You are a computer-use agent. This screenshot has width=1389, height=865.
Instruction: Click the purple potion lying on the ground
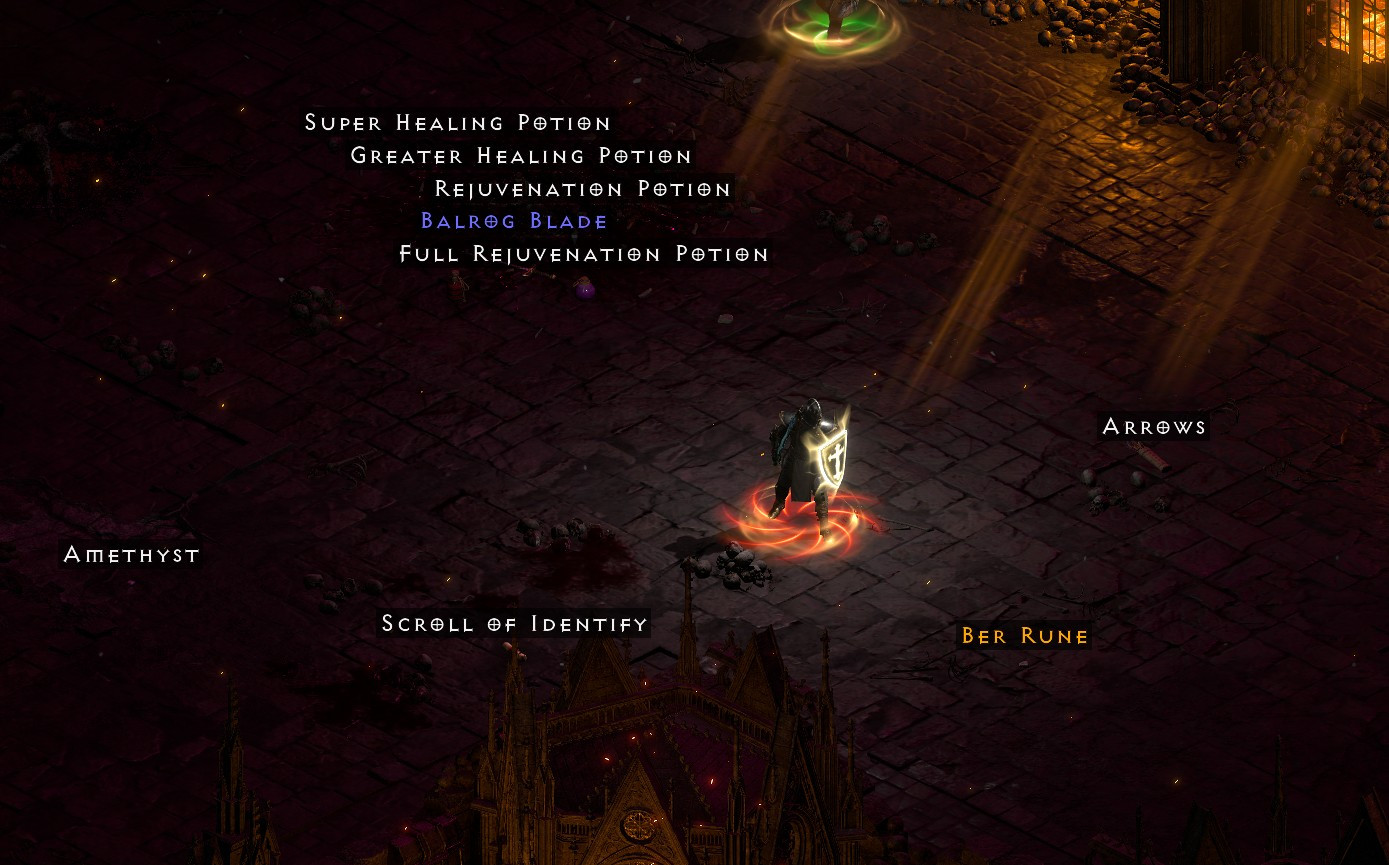coord(585,288)
